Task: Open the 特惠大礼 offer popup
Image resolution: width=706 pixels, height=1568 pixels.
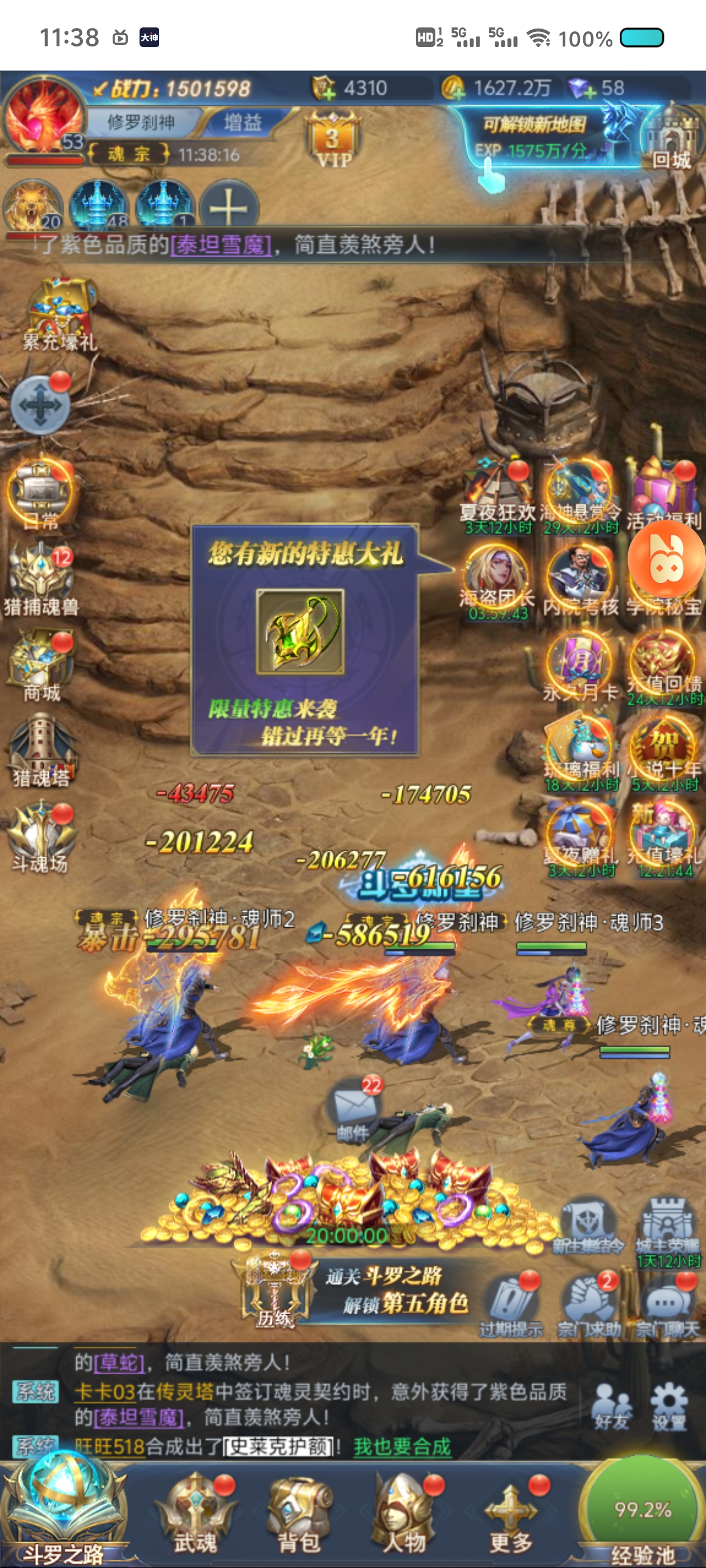Action: click(305, 639)
